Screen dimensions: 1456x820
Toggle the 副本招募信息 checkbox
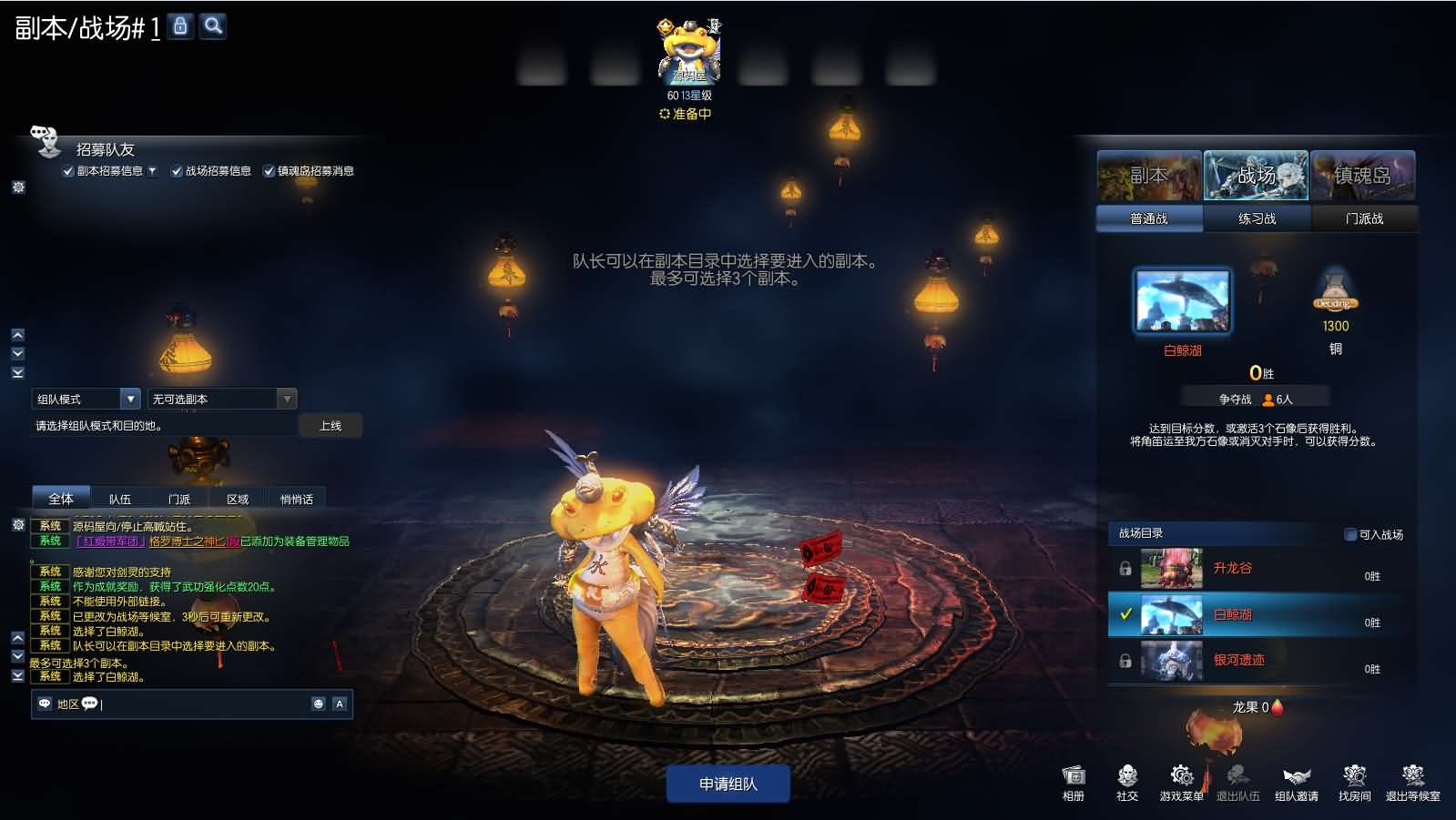tap(69, 170)
